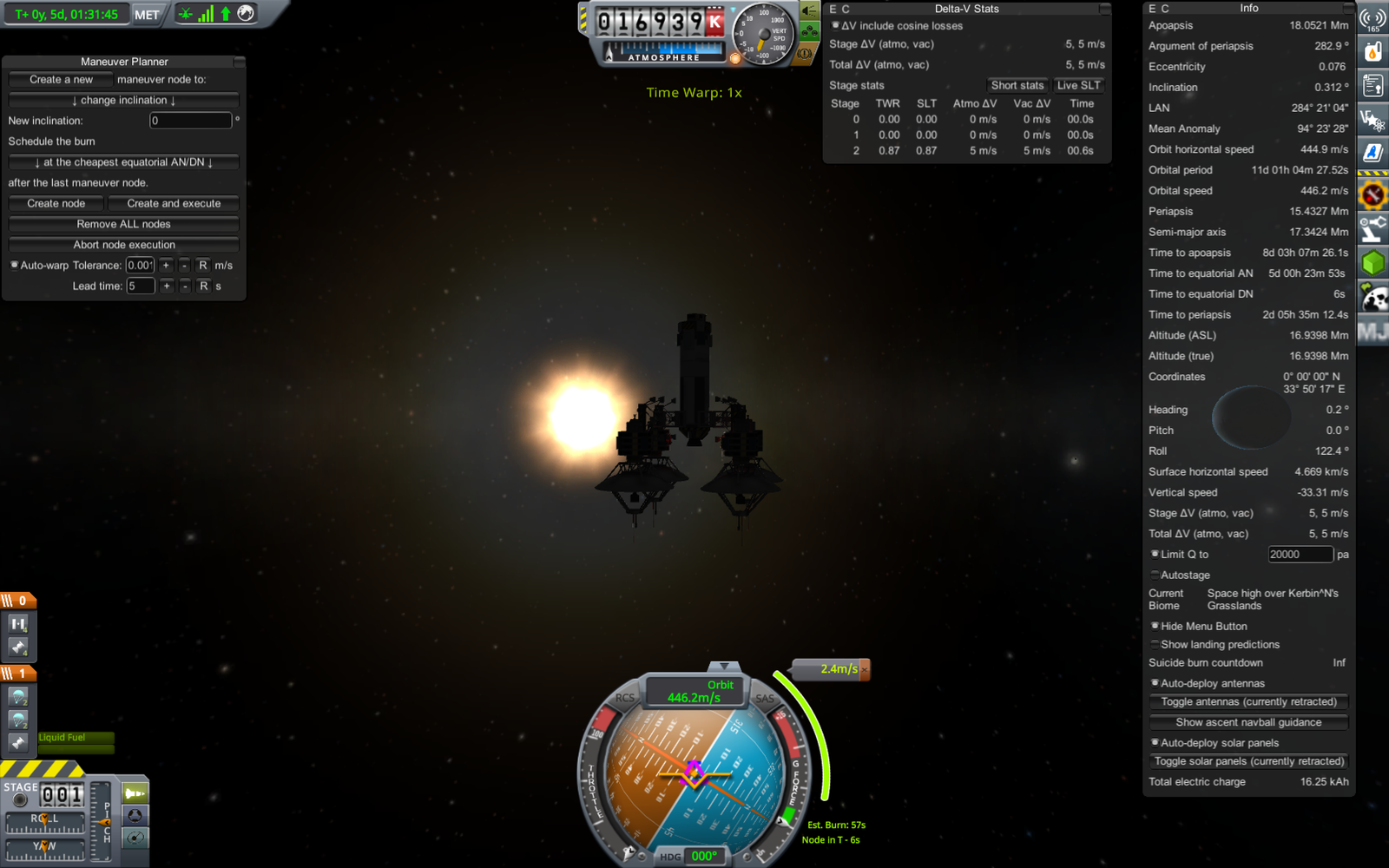
Task: Open the change inclination dropdown
Action: [x=123, y=100]
